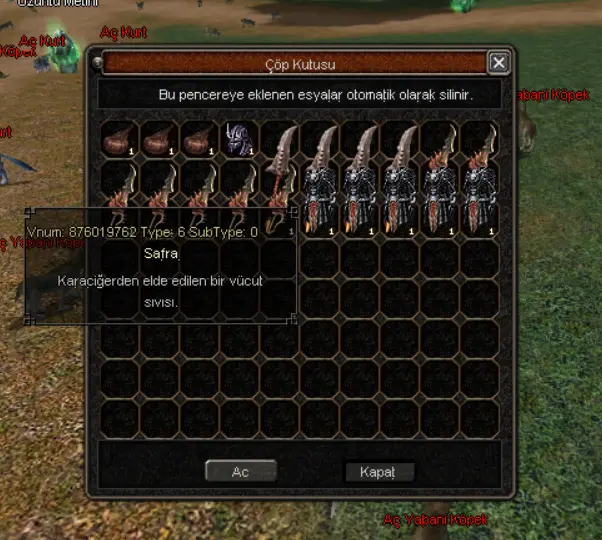602x540 pixels.
Task: Select the dark horned helmet item
Action: (x=239, y=138)
